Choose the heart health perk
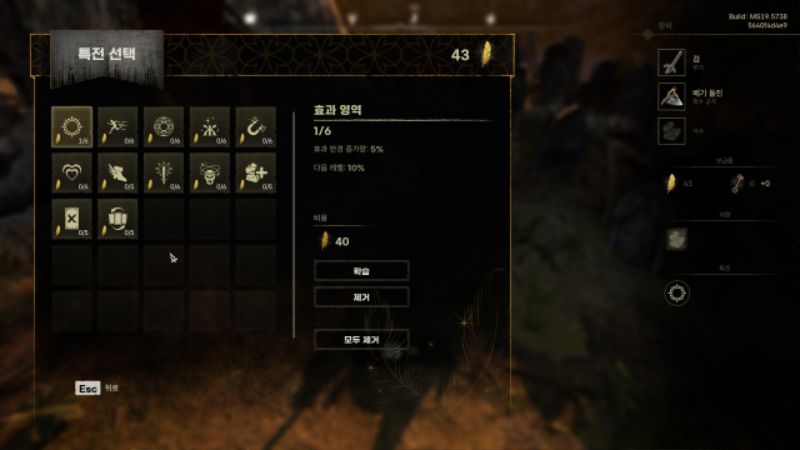 72,172
